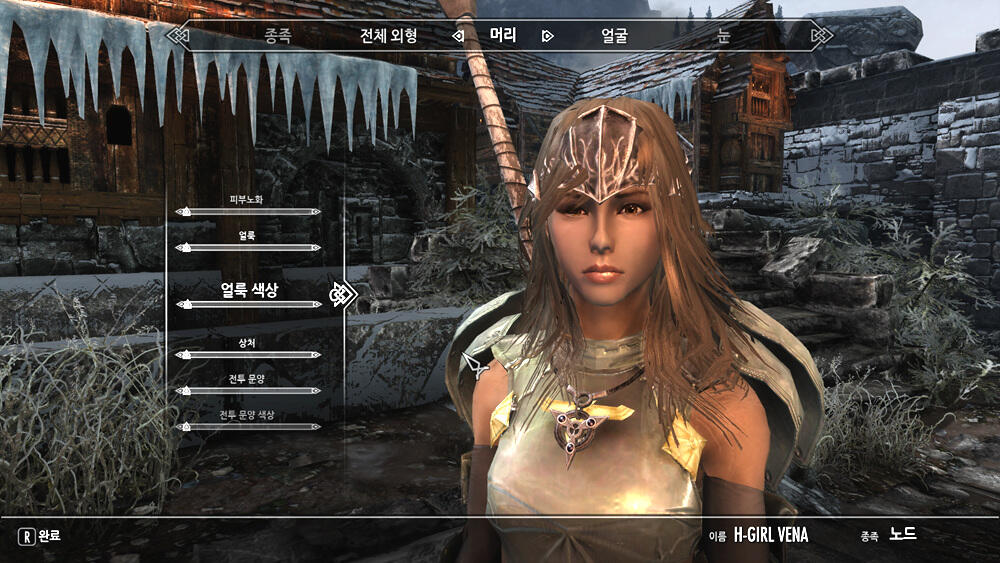Change the 전투 문양 색상 slider
Image resolution: width=1000 pixels, height=563 pixels.
click(248, 427)
